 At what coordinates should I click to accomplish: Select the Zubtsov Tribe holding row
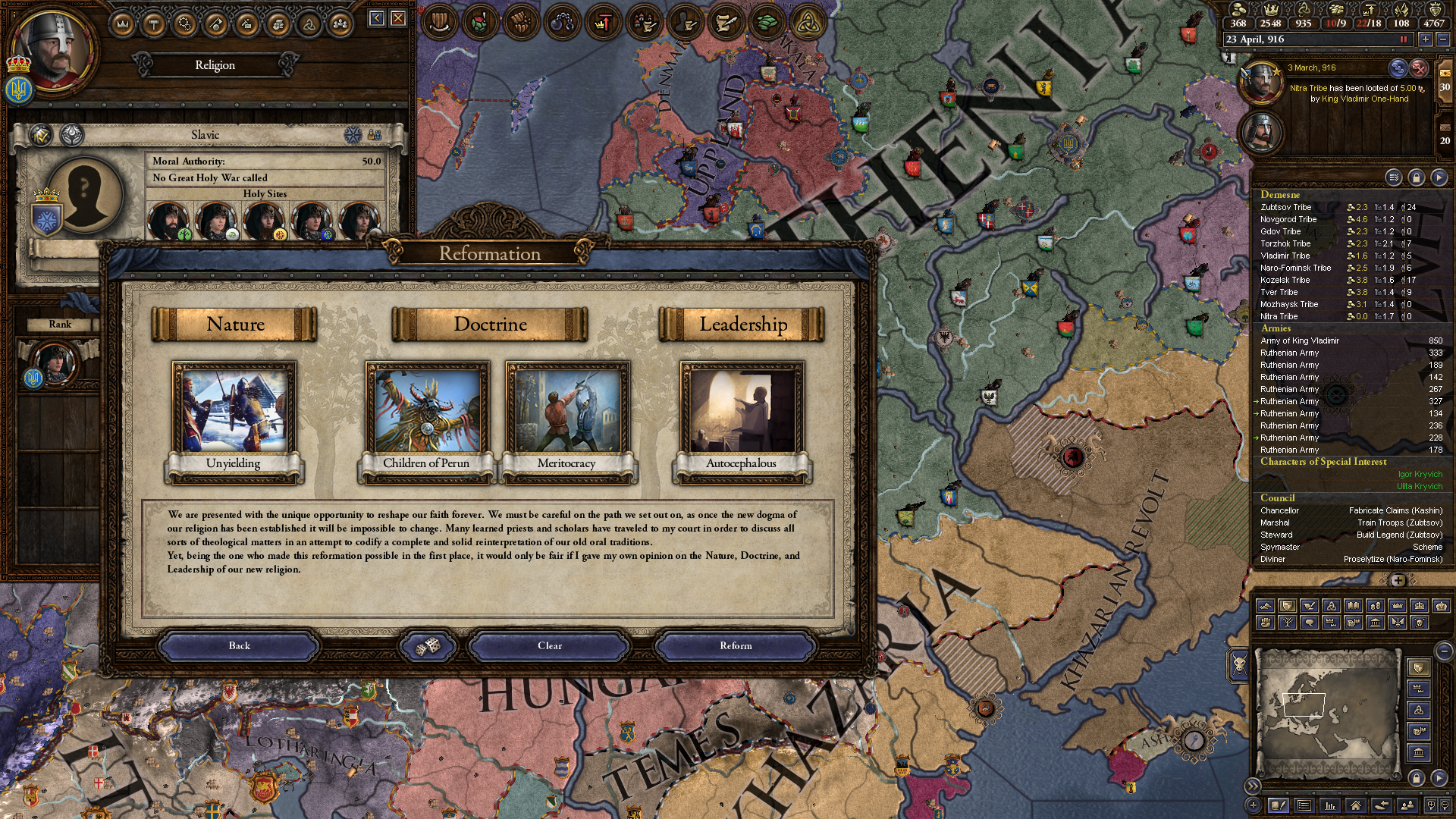pyautogui.click(x=1286, y=207)
